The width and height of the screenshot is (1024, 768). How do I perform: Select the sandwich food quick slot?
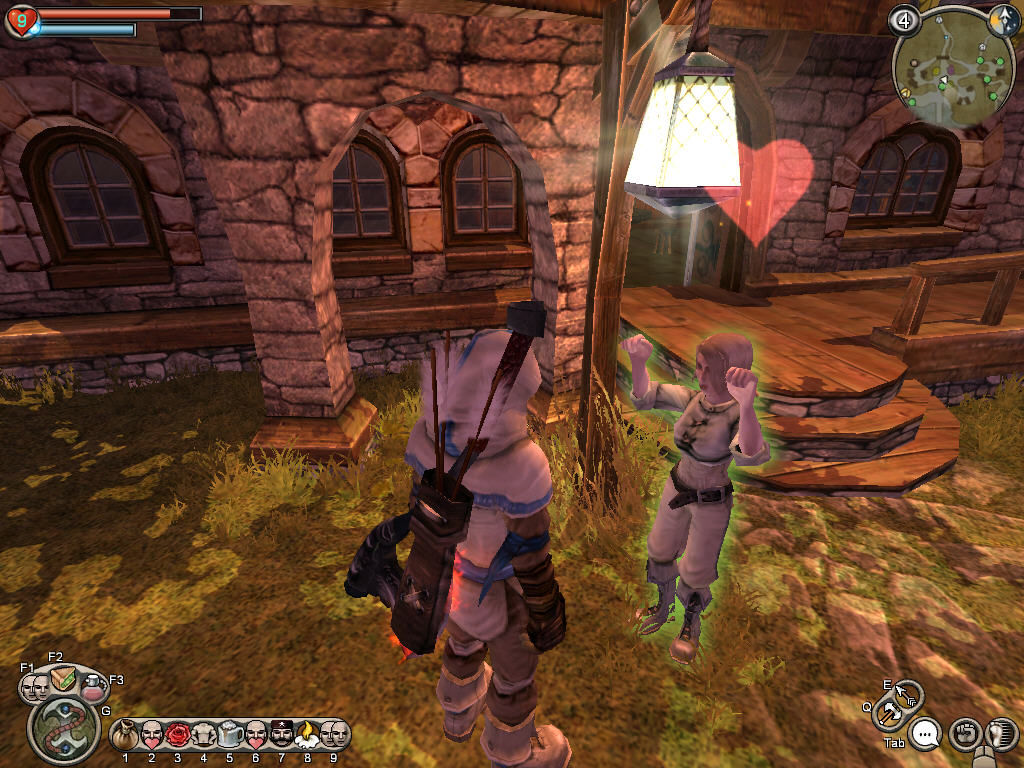65,678
